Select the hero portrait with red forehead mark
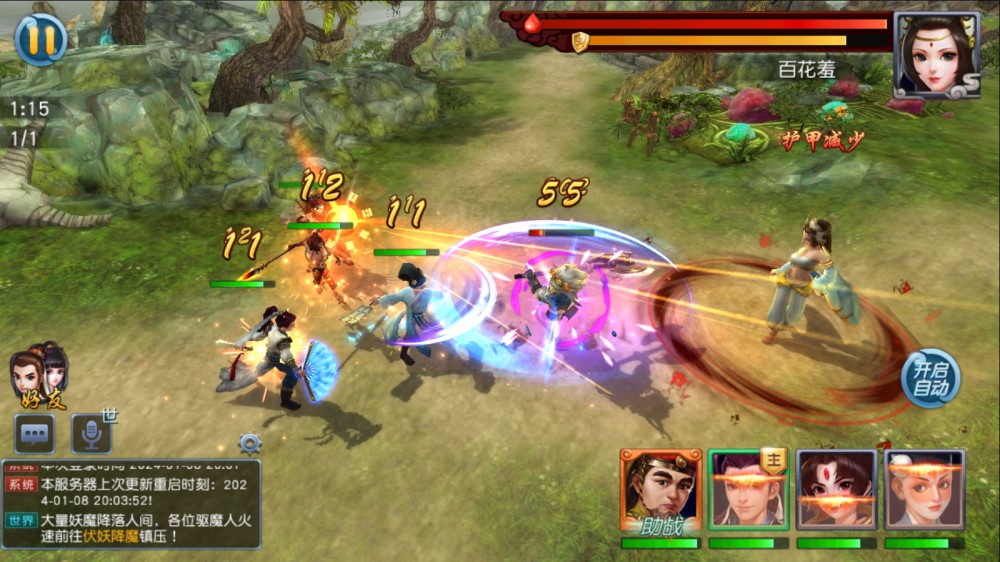The height and width of the screenshot is (562, 1000). click(x=836, y=489)
